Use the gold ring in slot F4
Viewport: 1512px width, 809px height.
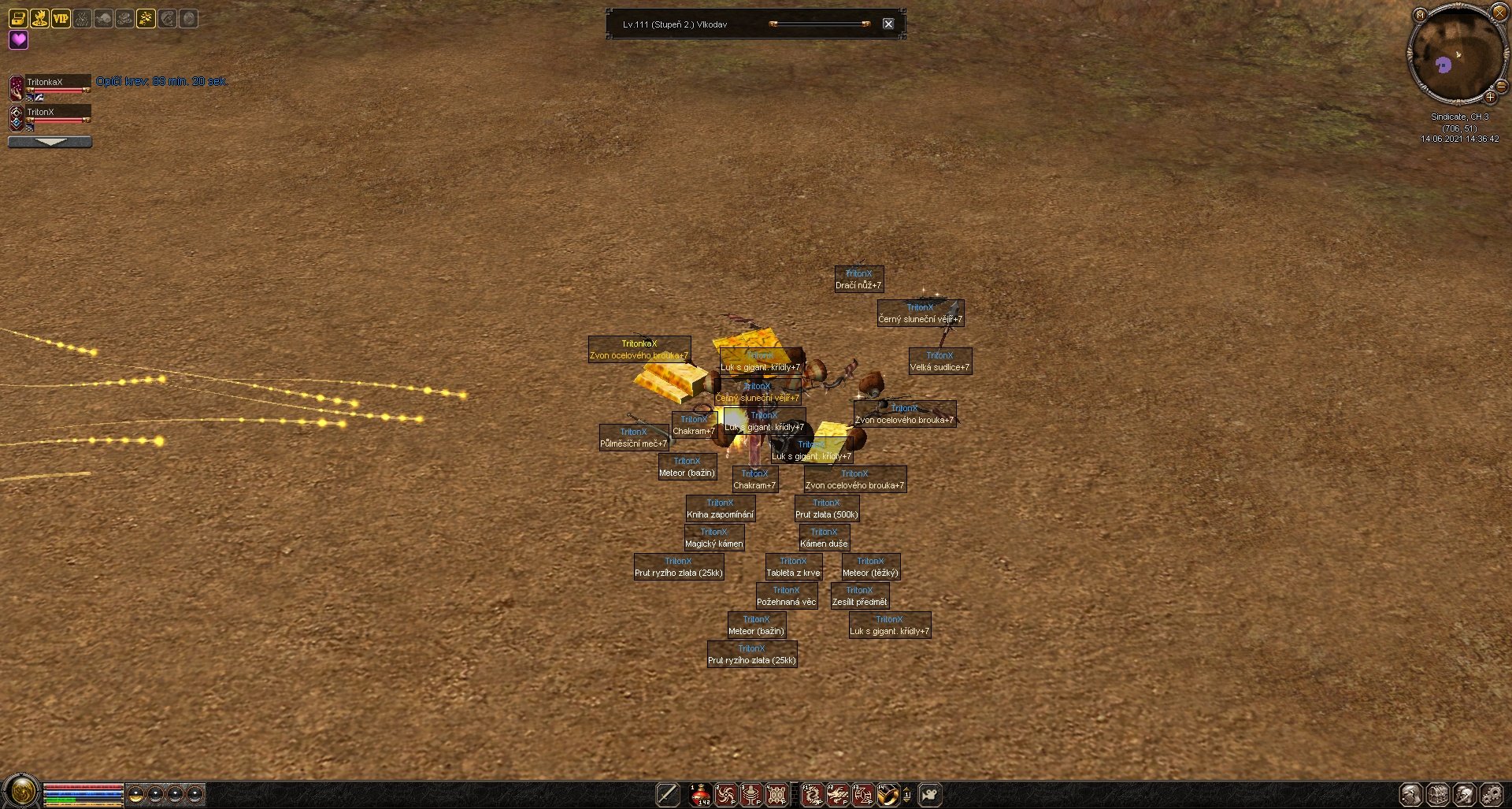[x=888, y=795]
